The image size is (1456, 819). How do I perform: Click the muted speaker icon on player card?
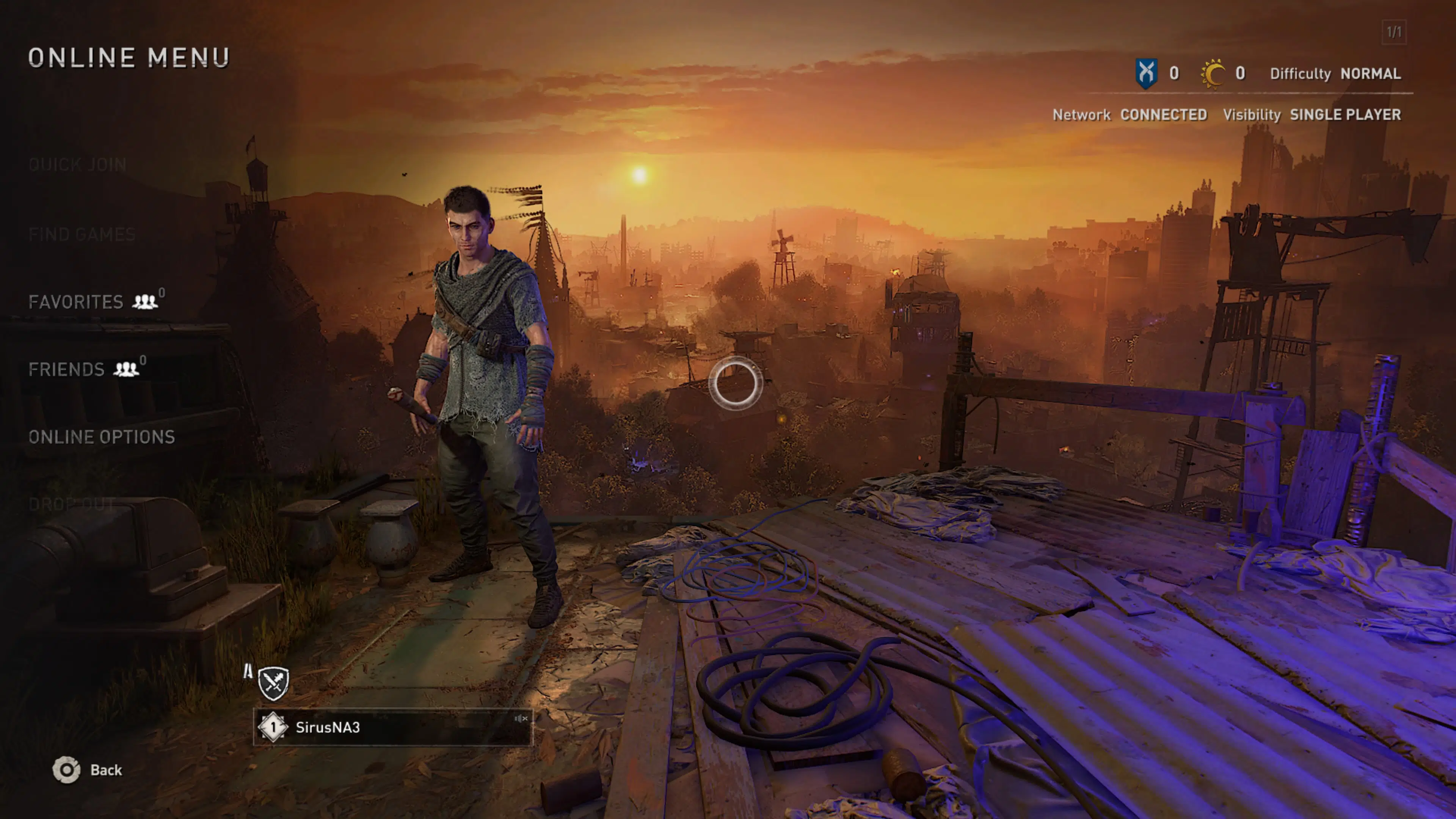coord(521,719)
